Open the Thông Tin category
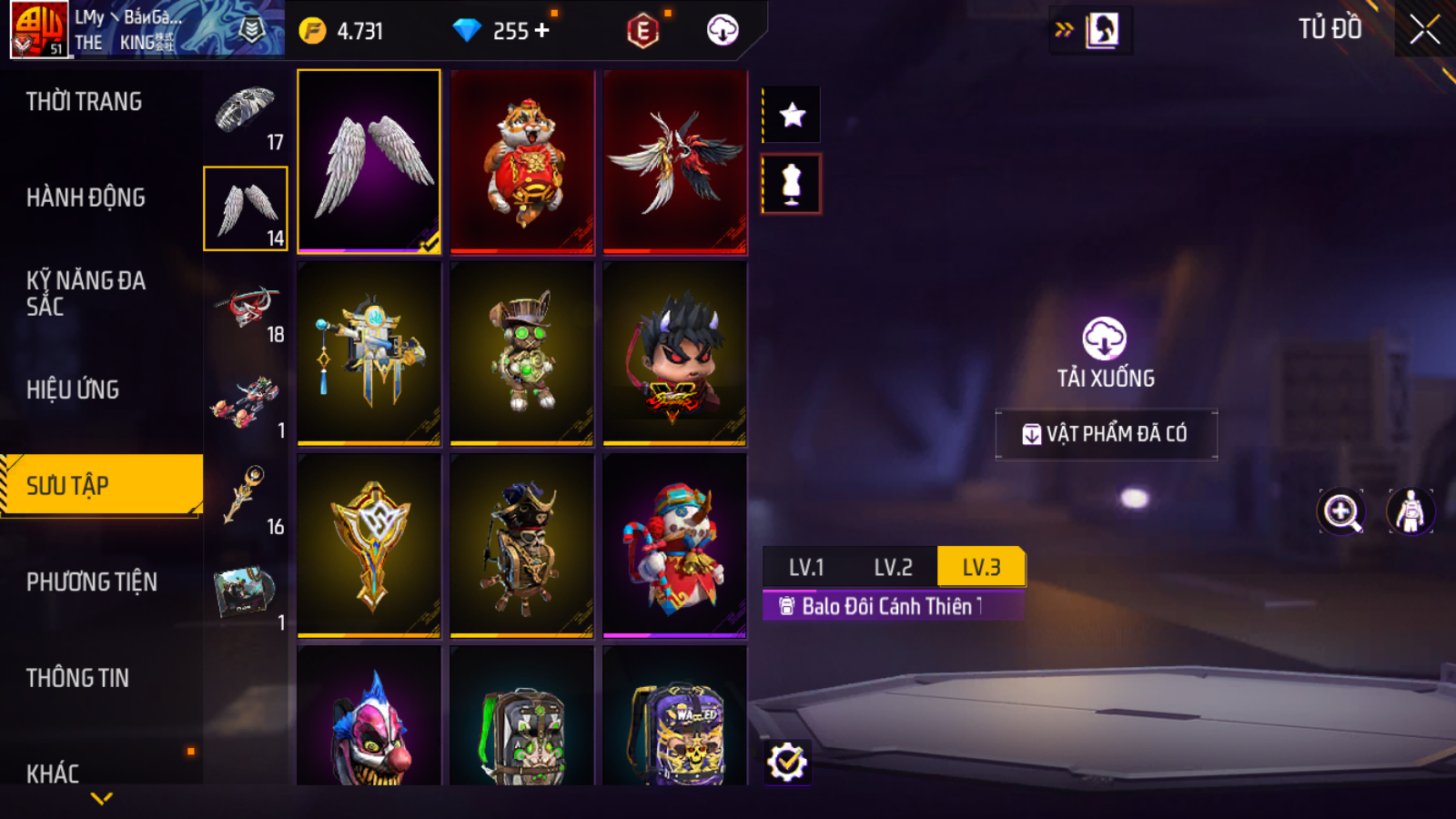Image resolution: width=1456 pixels, height=819 pixels. (77, 678)
